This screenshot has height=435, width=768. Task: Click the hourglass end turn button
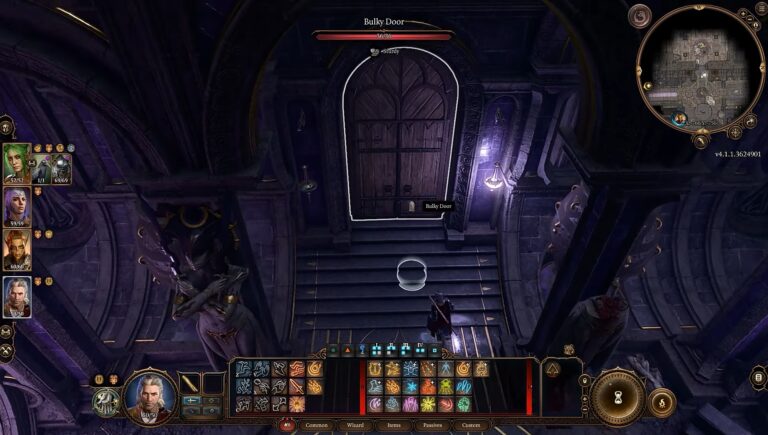pos(618,398)
